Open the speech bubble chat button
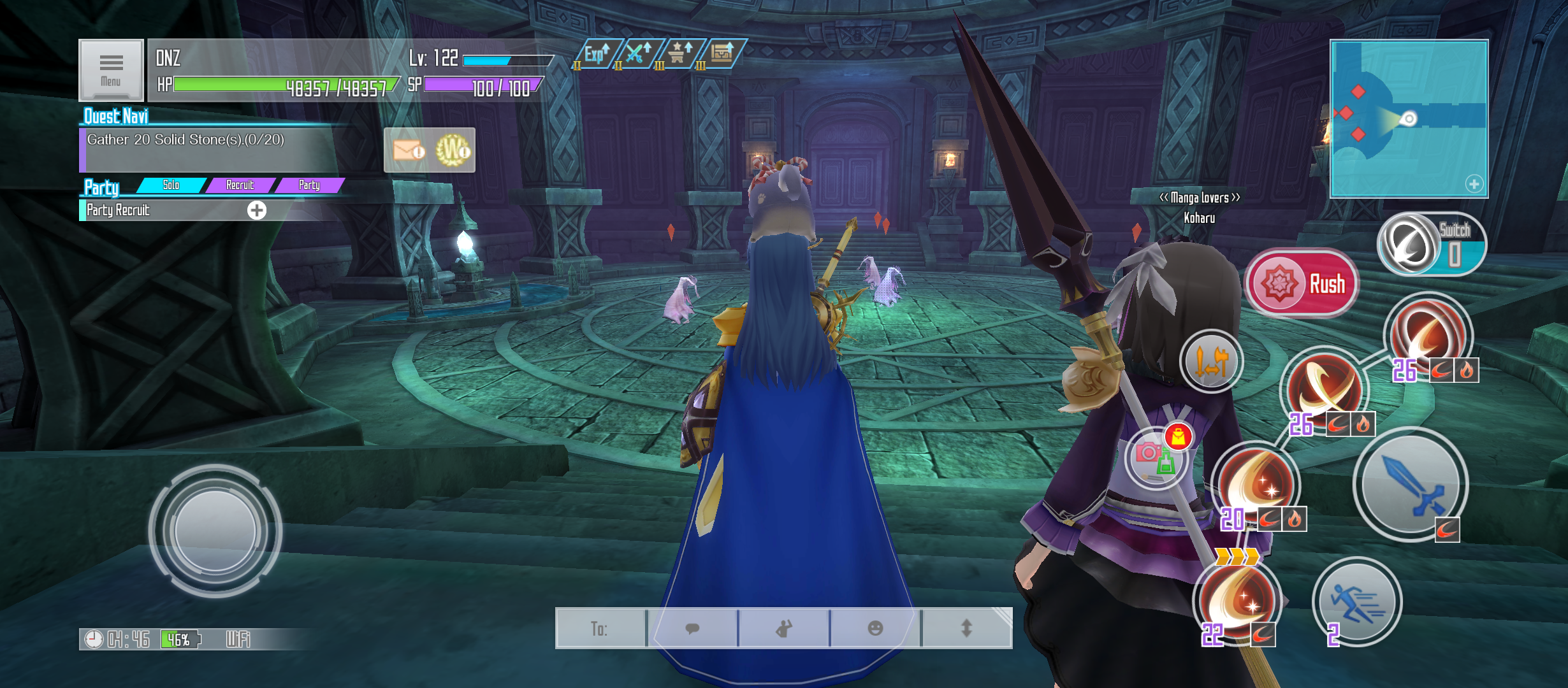The image size is (1568, 688). coord(692,629)
